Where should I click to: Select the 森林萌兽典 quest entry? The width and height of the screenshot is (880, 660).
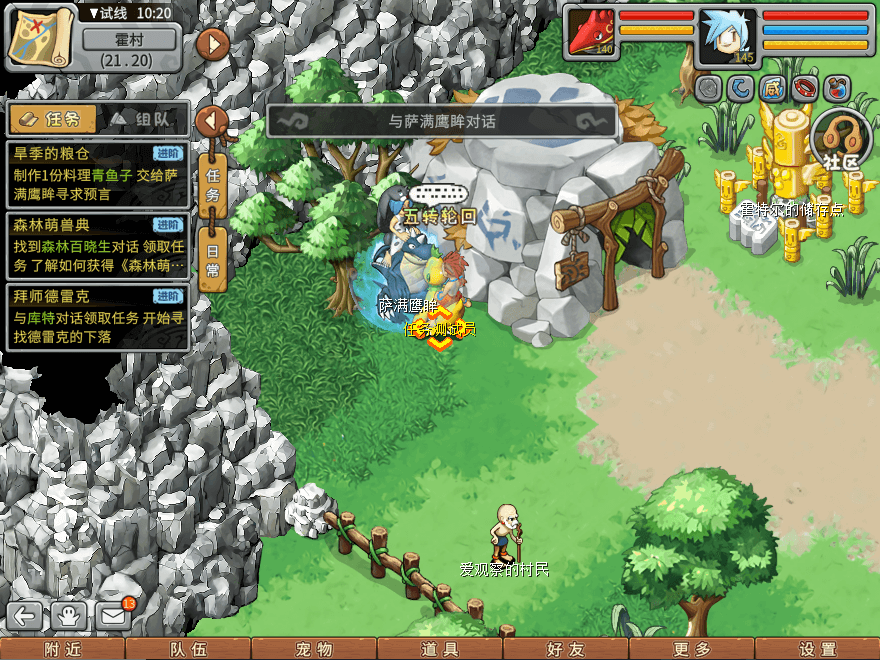[97, 246]
